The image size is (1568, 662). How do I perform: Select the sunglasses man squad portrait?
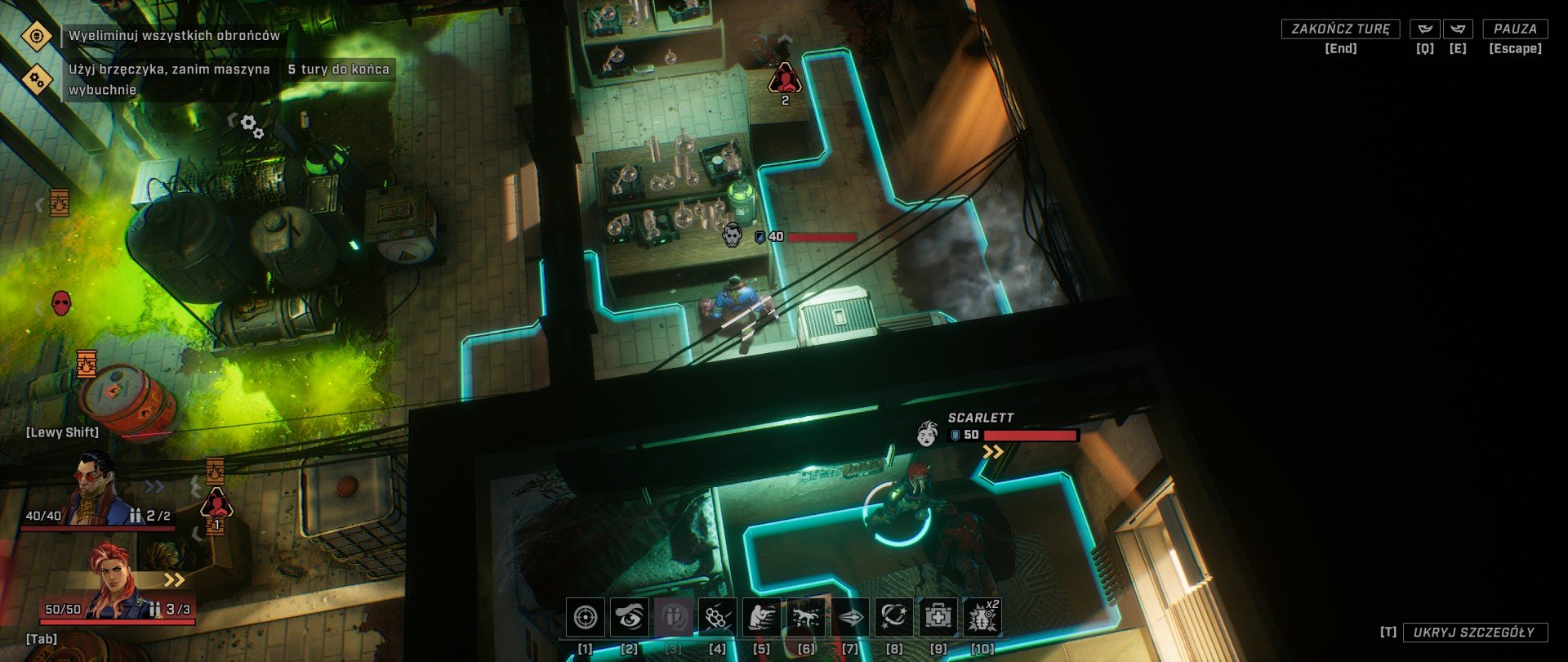click(x=96, y=490)
